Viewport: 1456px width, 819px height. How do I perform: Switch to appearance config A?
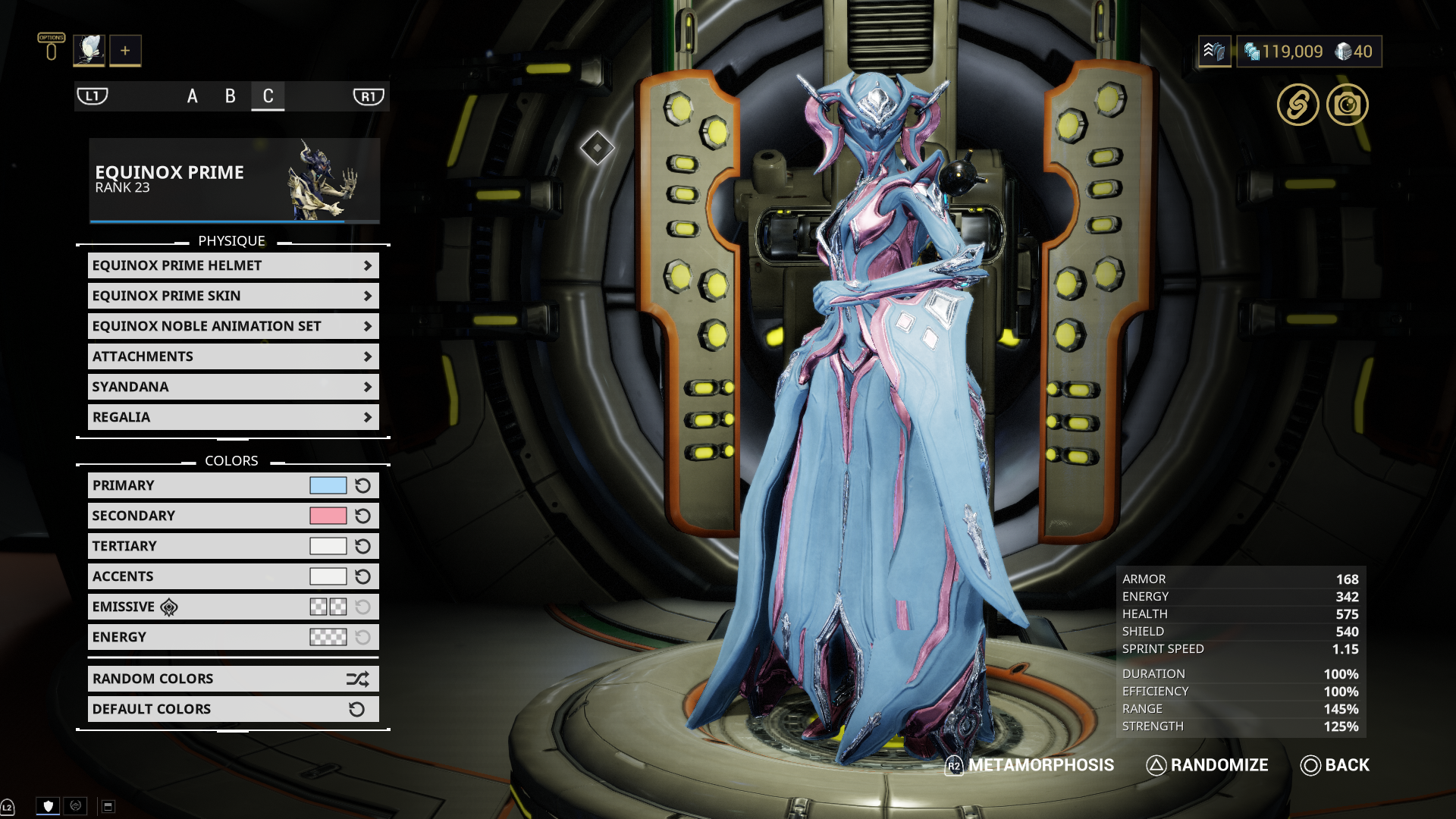pyautogui.click(x=193, y=96)
